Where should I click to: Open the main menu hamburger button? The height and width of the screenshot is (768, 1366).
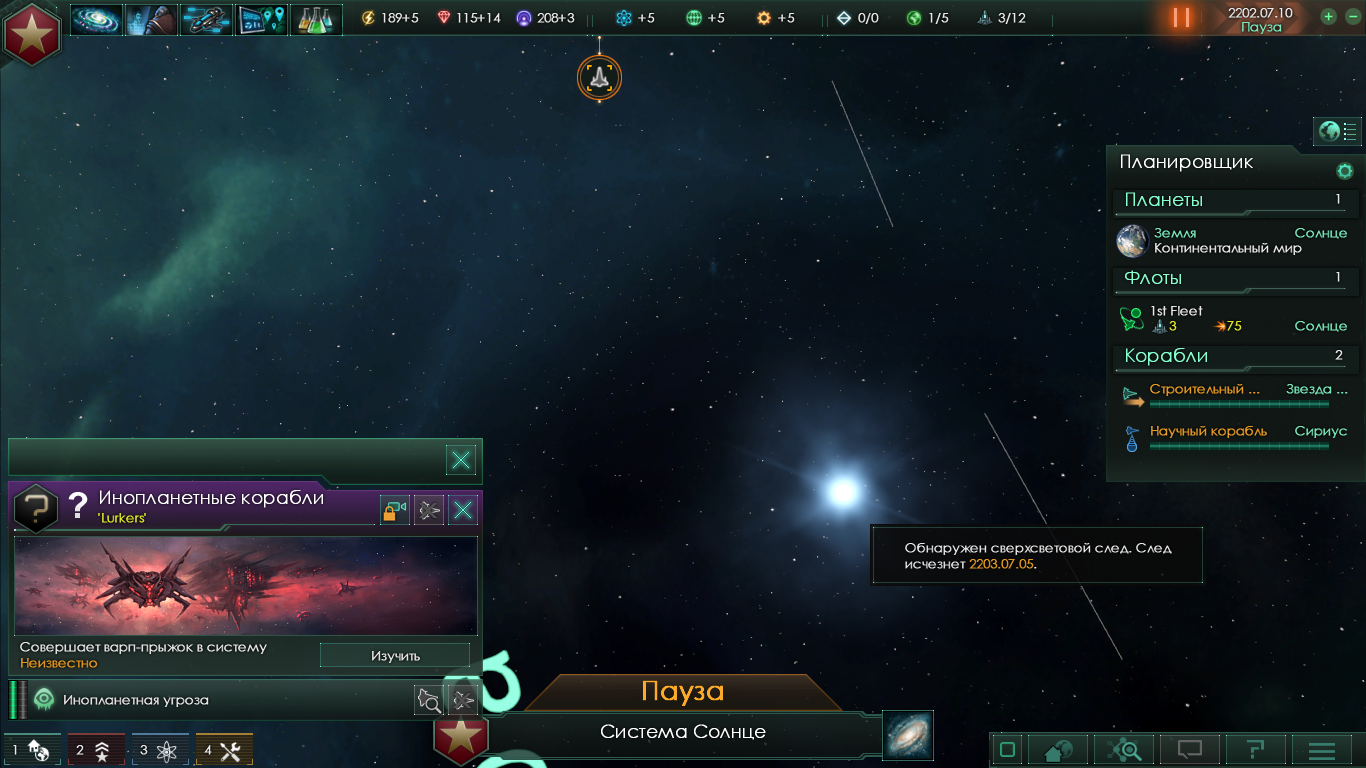pyautogui.click(x=1322, y=750)
